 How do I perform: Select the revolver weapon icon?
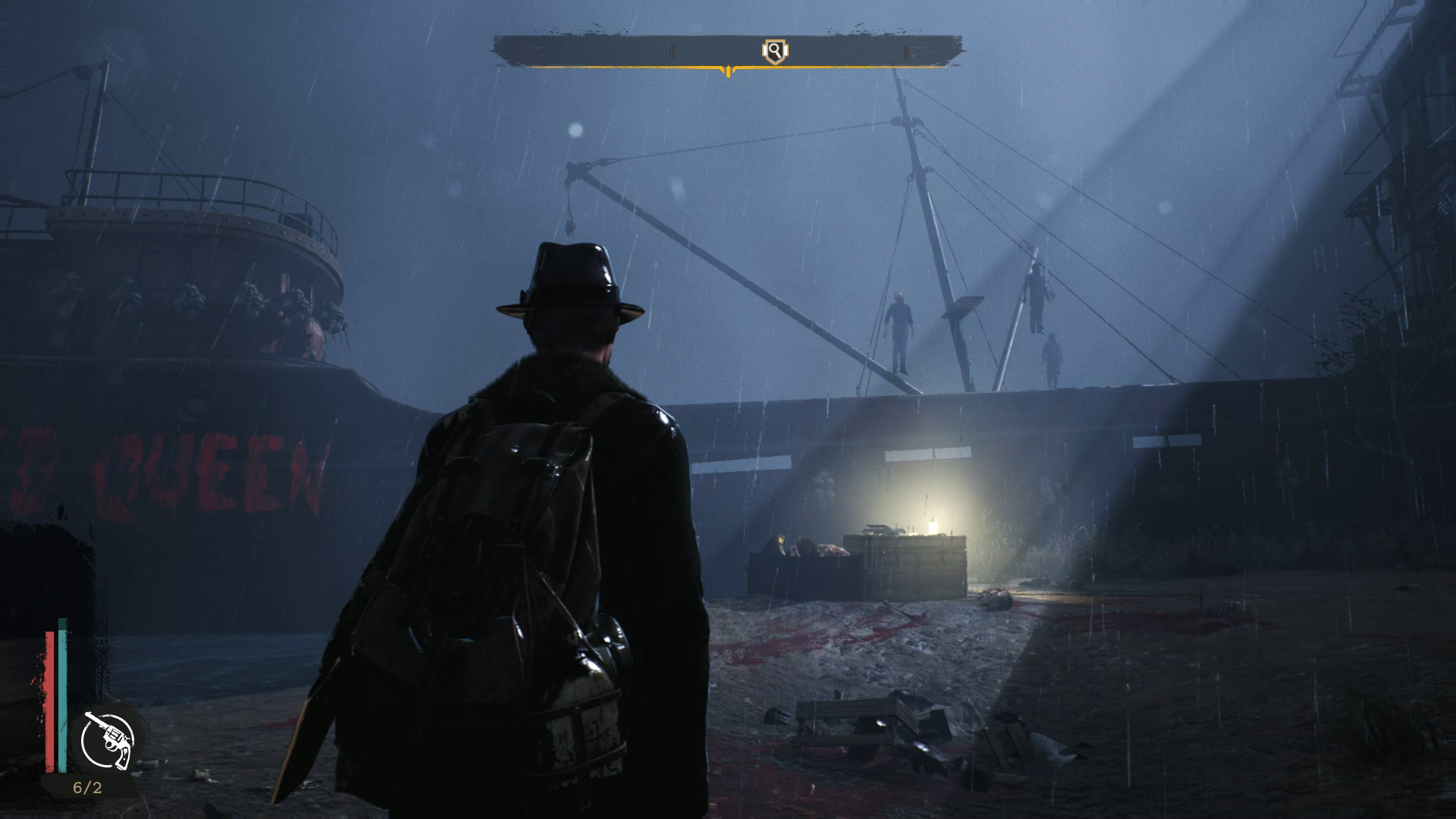(x=107, y=739)
